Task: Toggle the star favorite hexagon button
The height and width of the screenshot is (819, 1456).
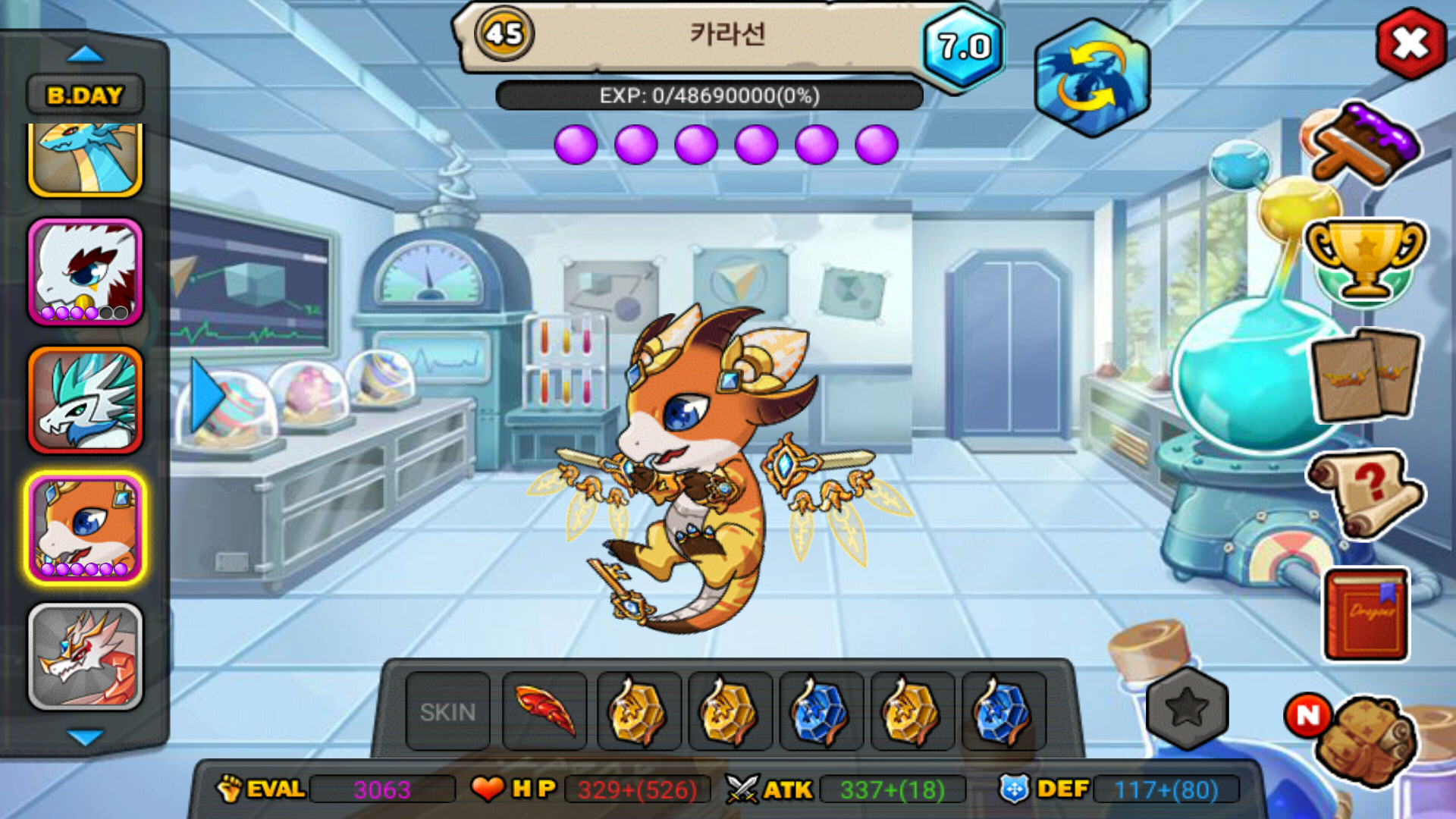Action: coord(1187,708)
